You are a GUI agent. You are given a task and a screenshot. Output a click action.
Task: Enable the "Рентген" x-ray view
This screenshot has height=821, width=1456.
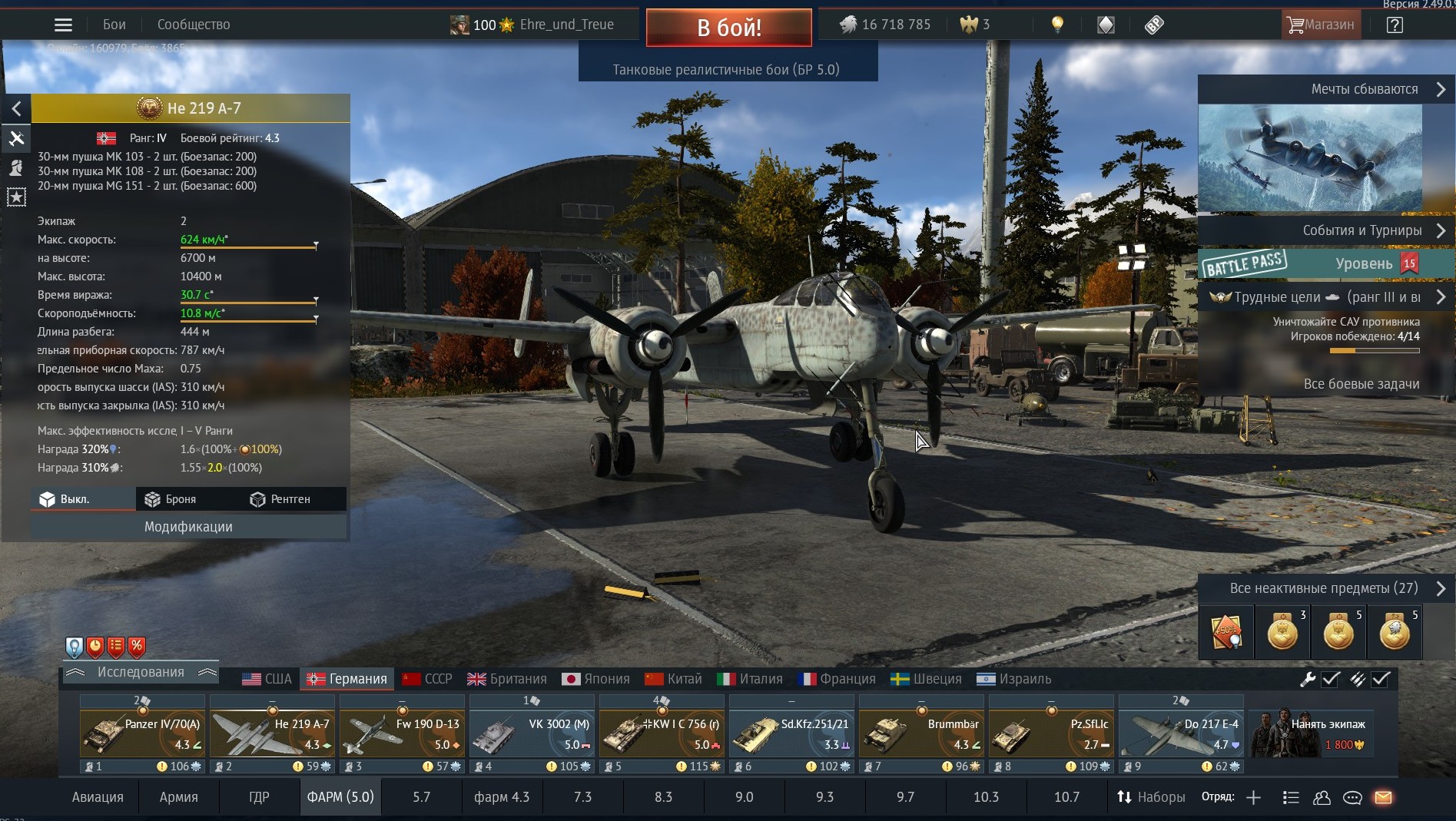click(280, 499)
